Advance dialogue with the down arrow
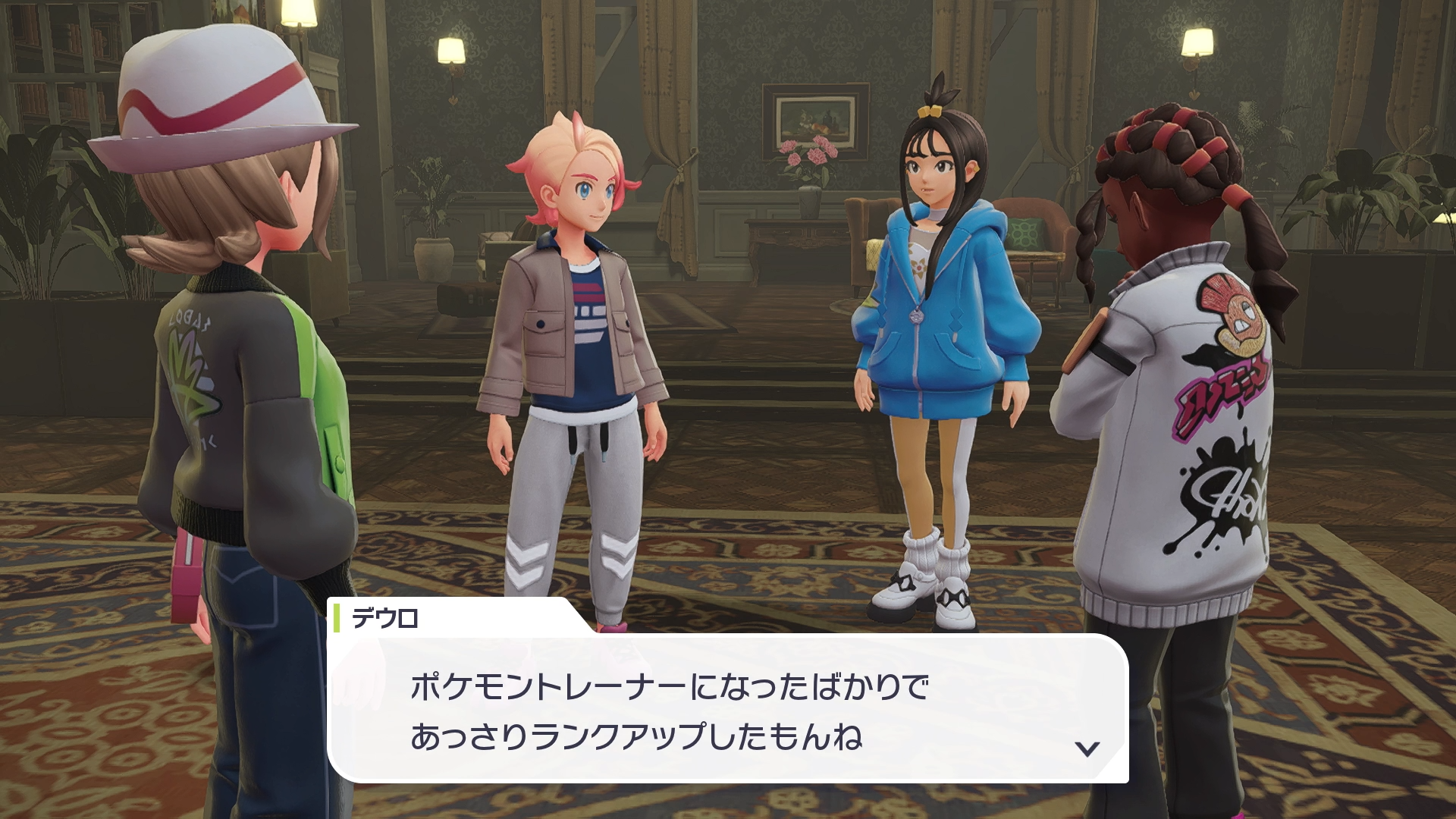This screenshot has width=1456, height=819. (x=1087, y=748)
